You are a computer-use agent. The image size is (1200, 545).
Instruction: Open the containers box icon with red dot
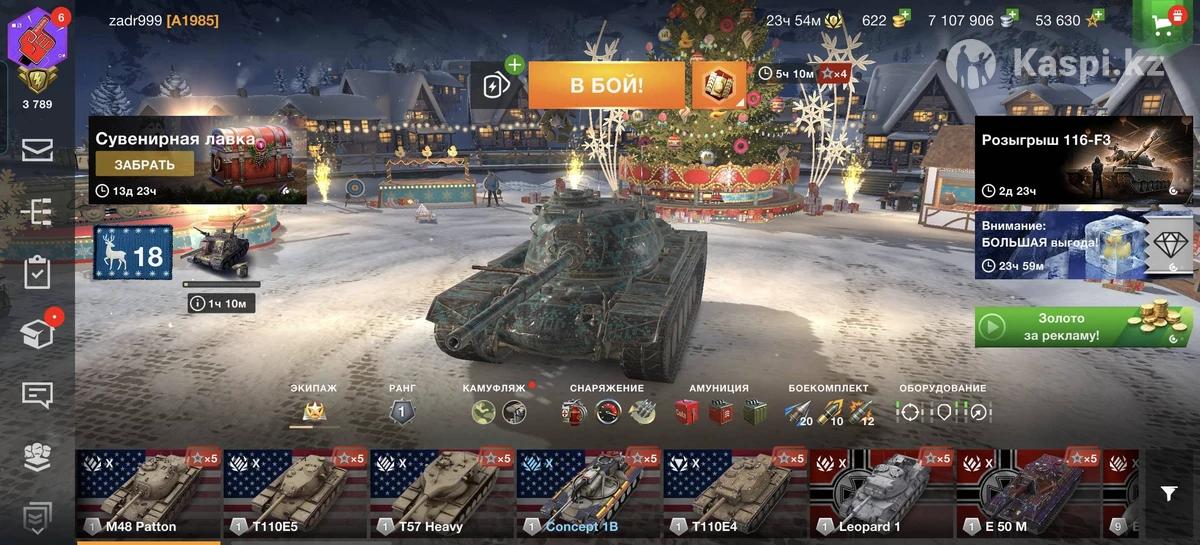point(37,334)
